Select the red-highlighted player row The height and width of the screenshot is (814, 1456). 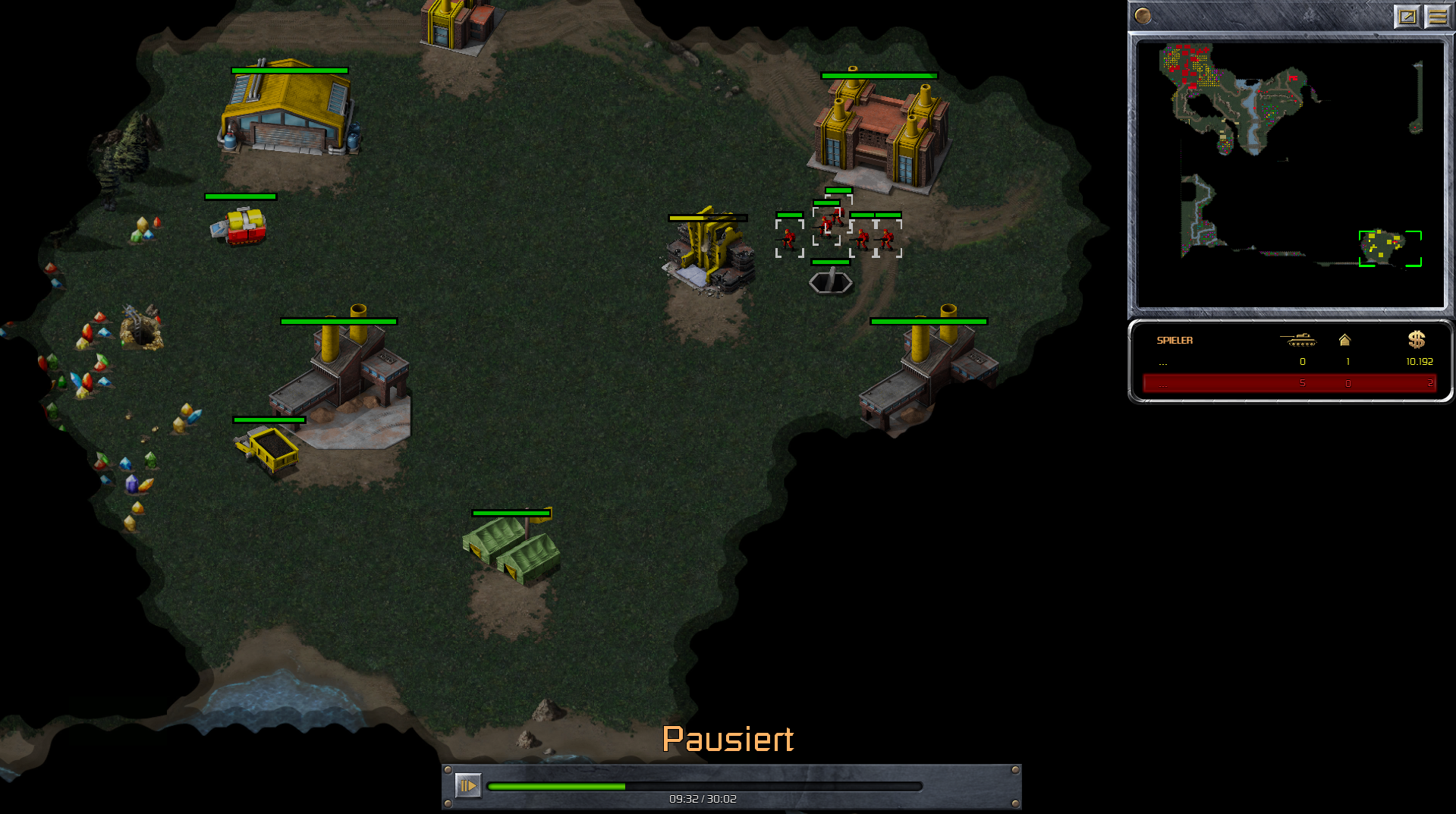click(x=1289, y=383)
